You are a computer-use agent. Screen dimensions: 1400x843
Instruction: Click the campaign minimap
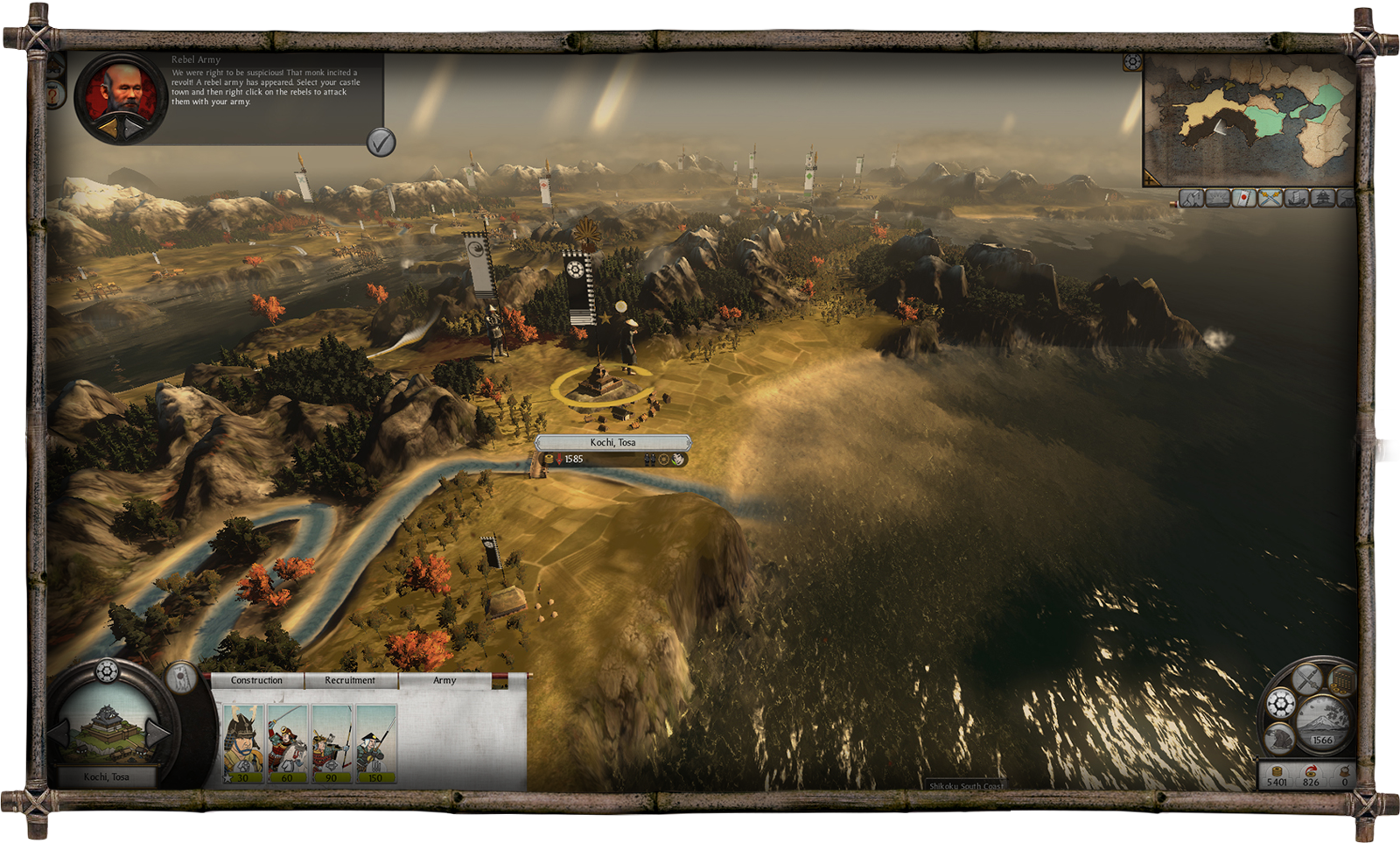coord(1249,117)
